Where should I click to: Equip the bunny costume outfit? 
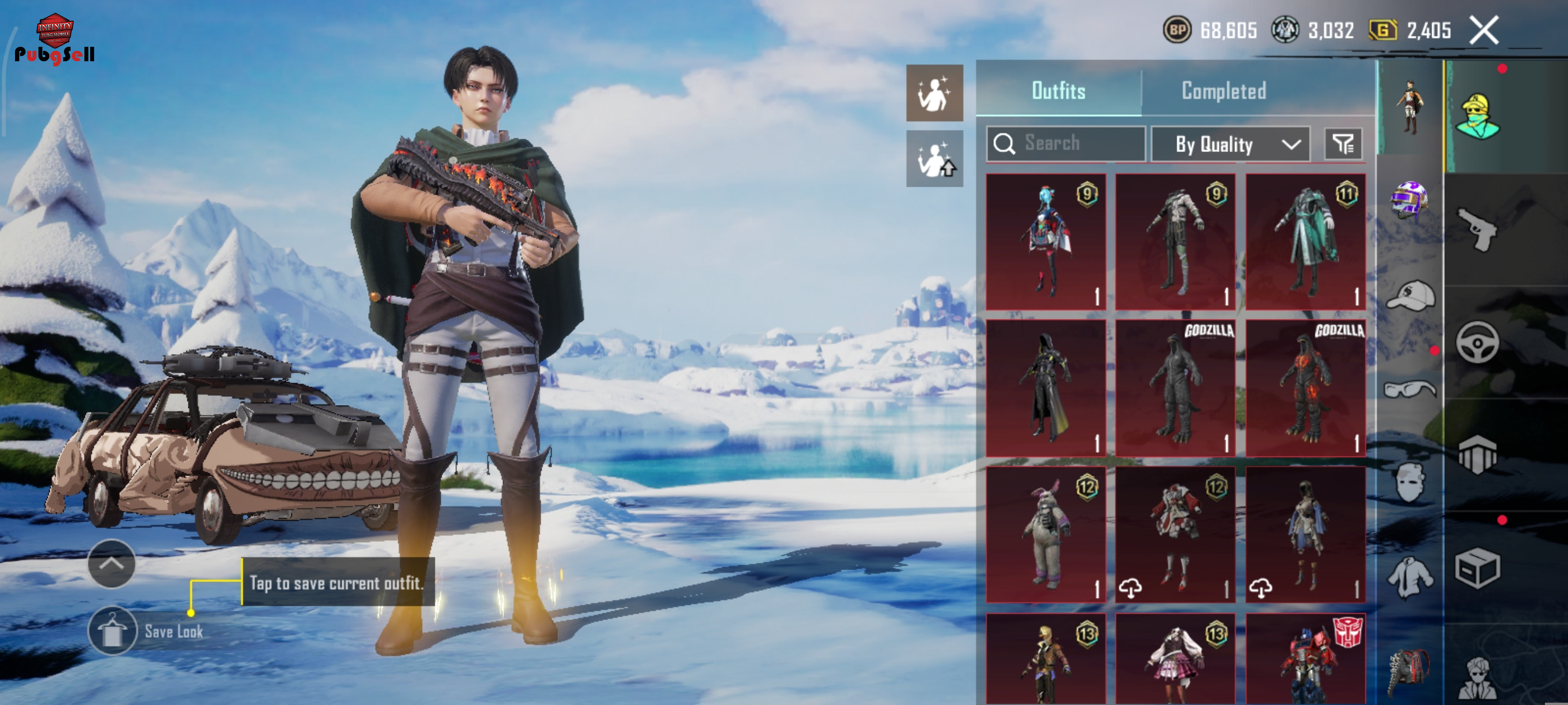(1045, 535)
